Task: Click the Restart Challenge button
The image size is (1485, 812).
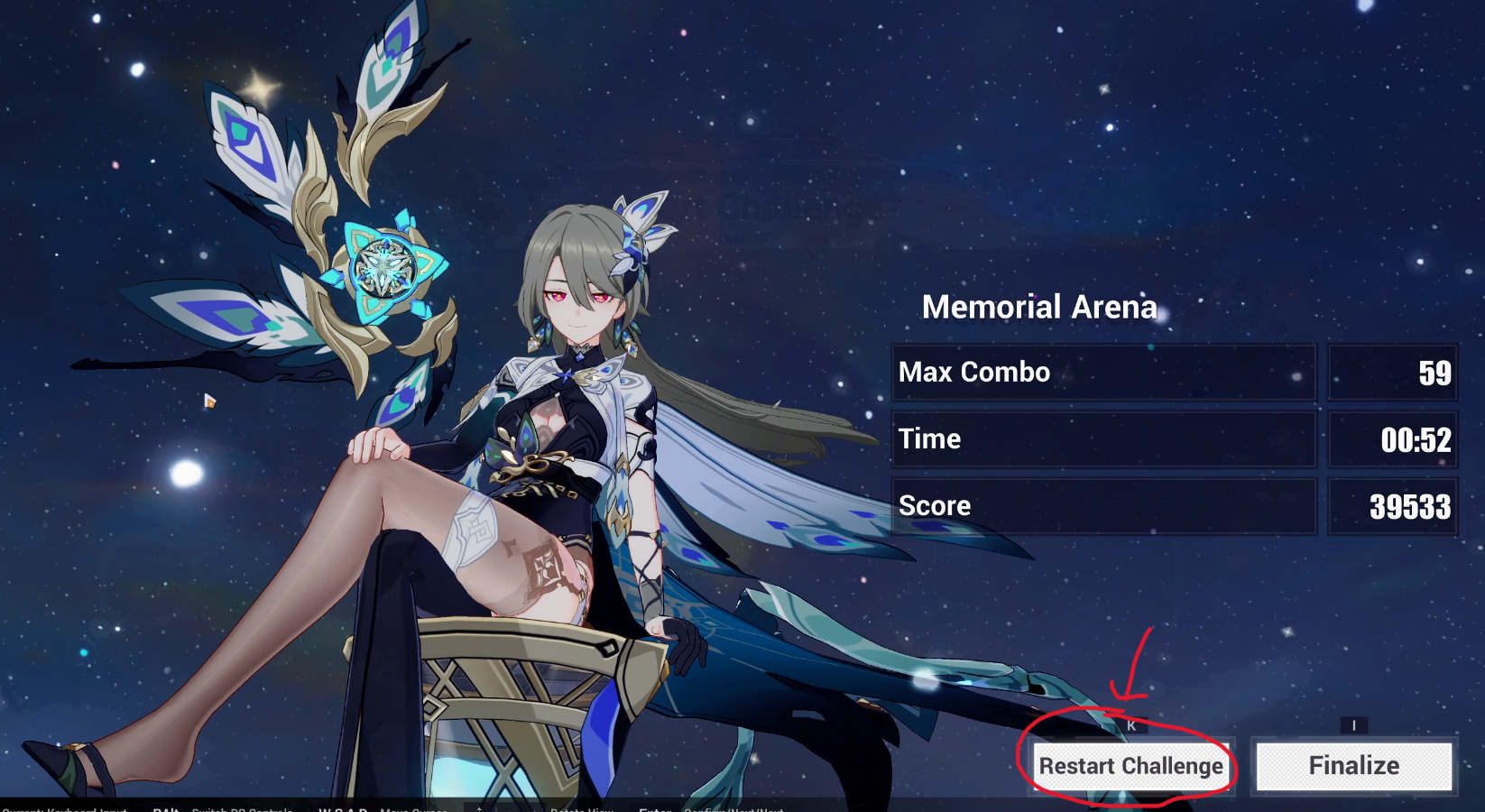Action: click(1130, 766)
